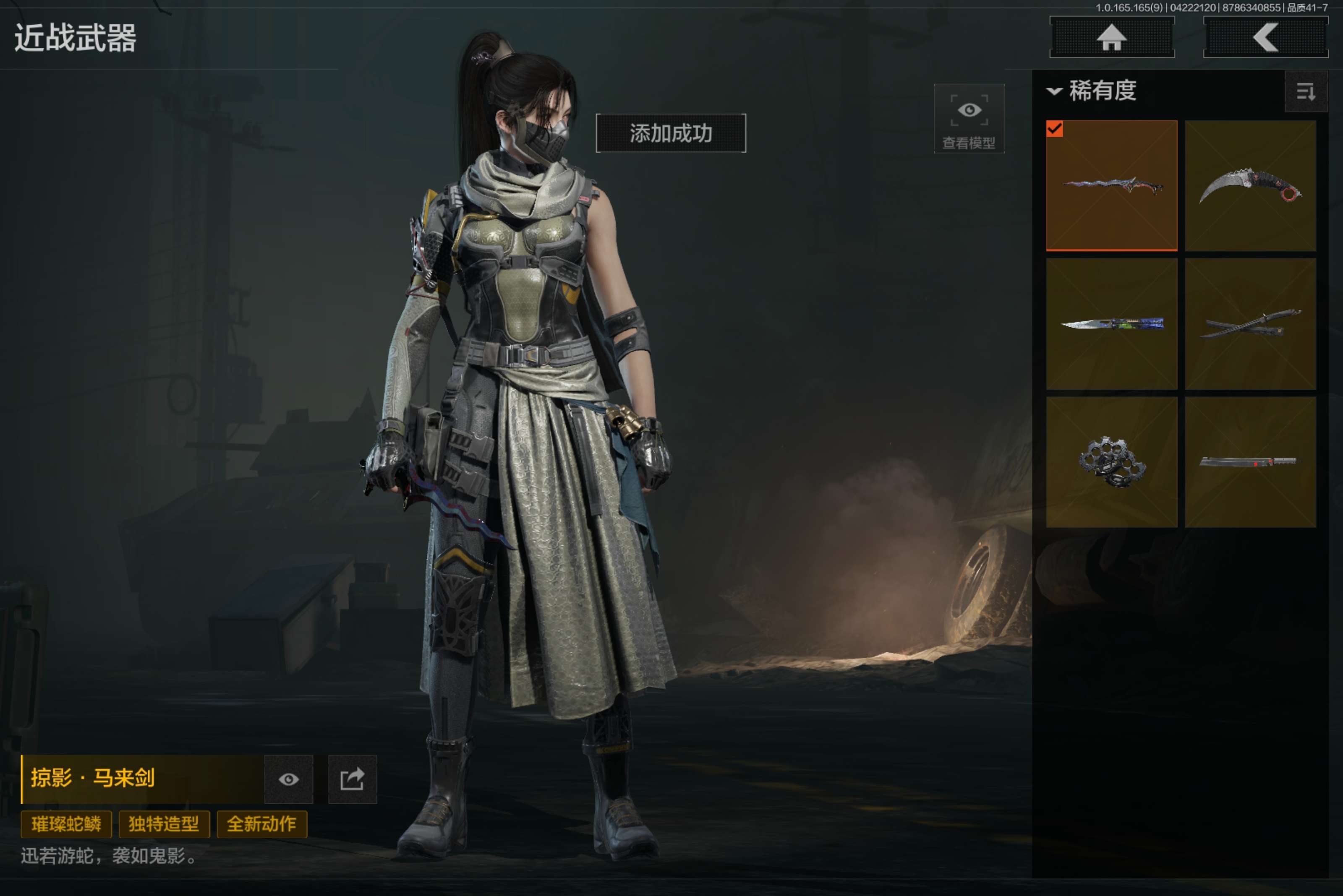Go back with the arrow button

click(1265, 38)
